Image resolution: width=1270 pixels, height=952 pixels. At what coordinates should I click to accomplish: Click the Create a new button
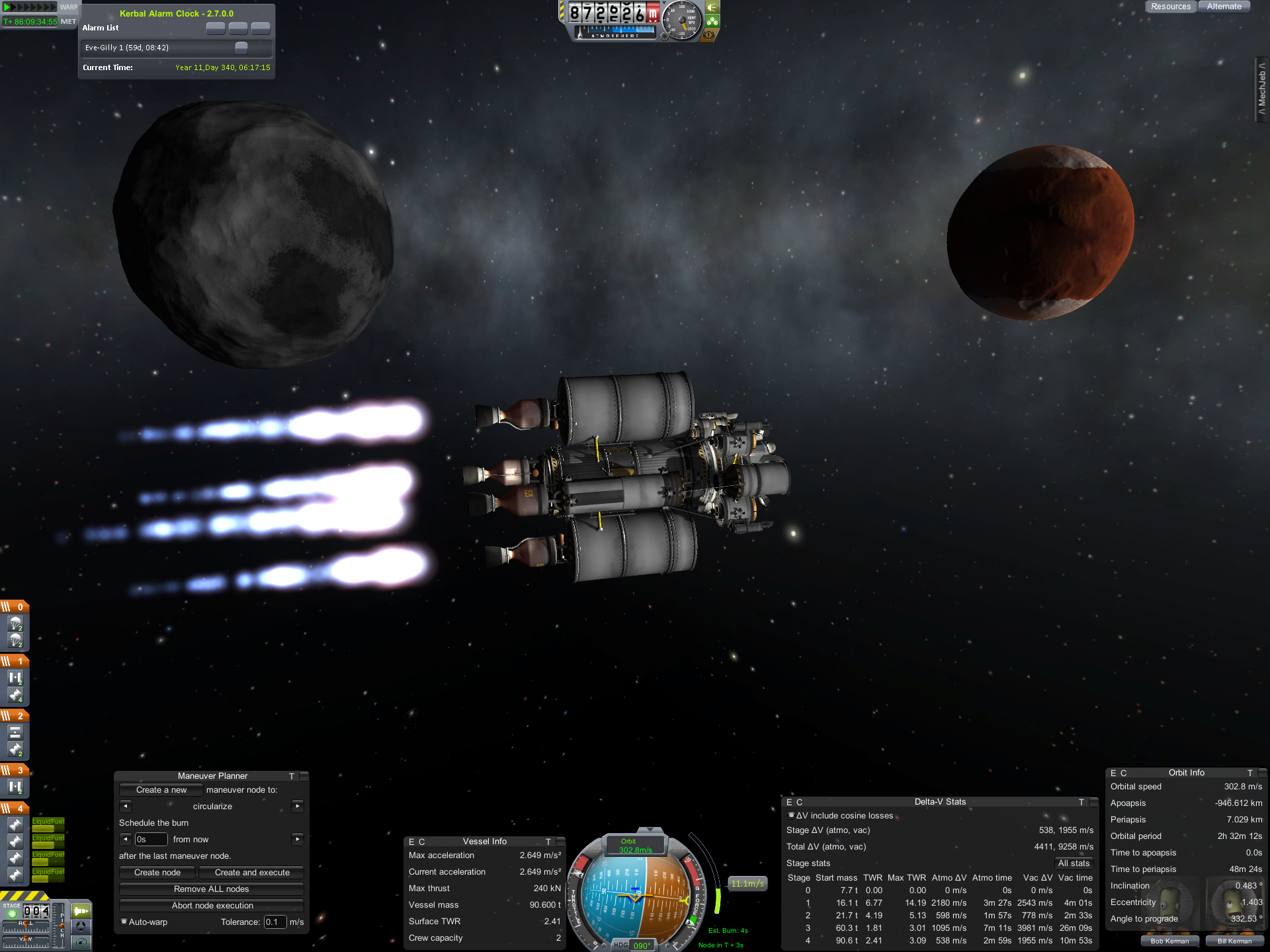[161, 790]
